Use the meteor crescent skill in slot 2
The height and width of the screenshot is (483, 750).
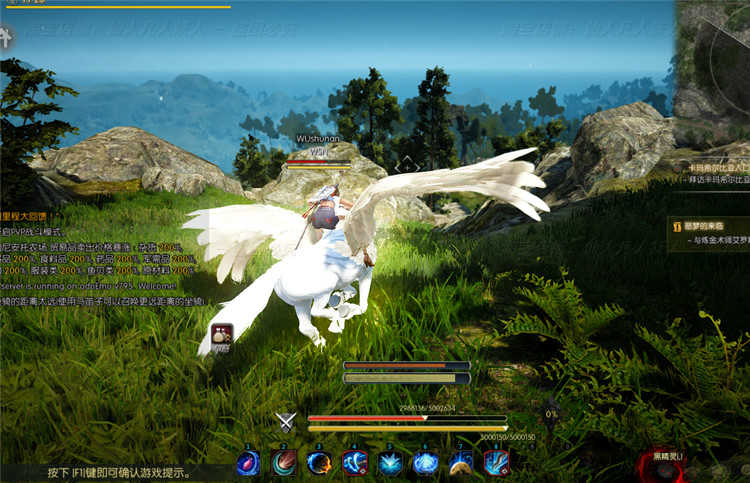pyautogui.click(x=284, y=462)
